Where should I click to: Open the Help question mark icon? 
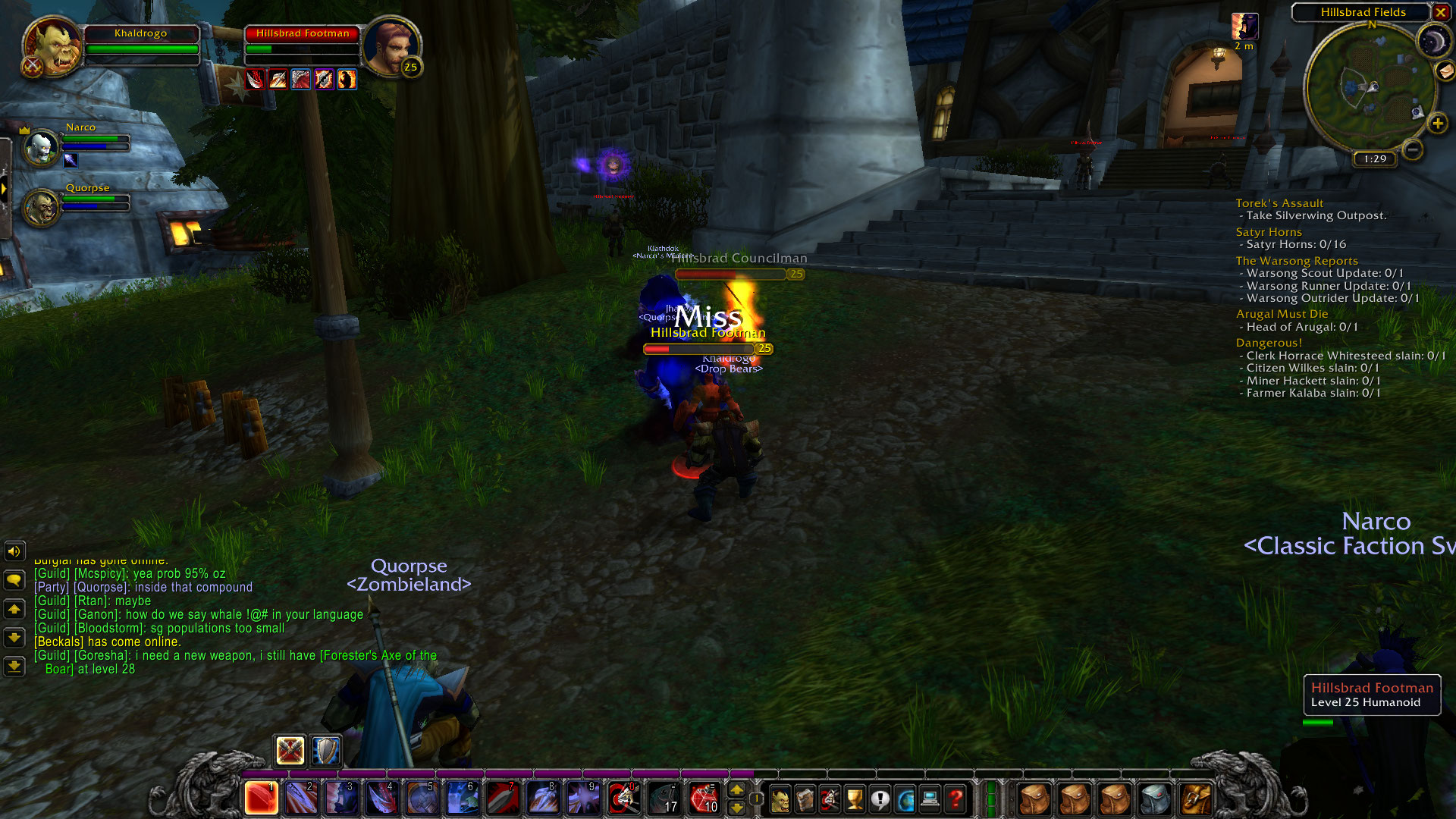coord(954,798)
